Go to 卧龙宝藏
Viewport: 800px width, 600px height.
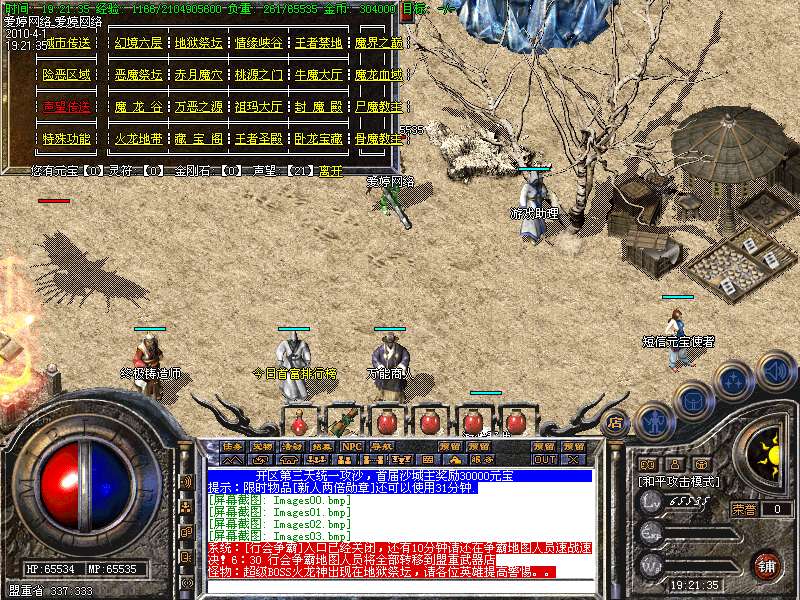point(319,139)
